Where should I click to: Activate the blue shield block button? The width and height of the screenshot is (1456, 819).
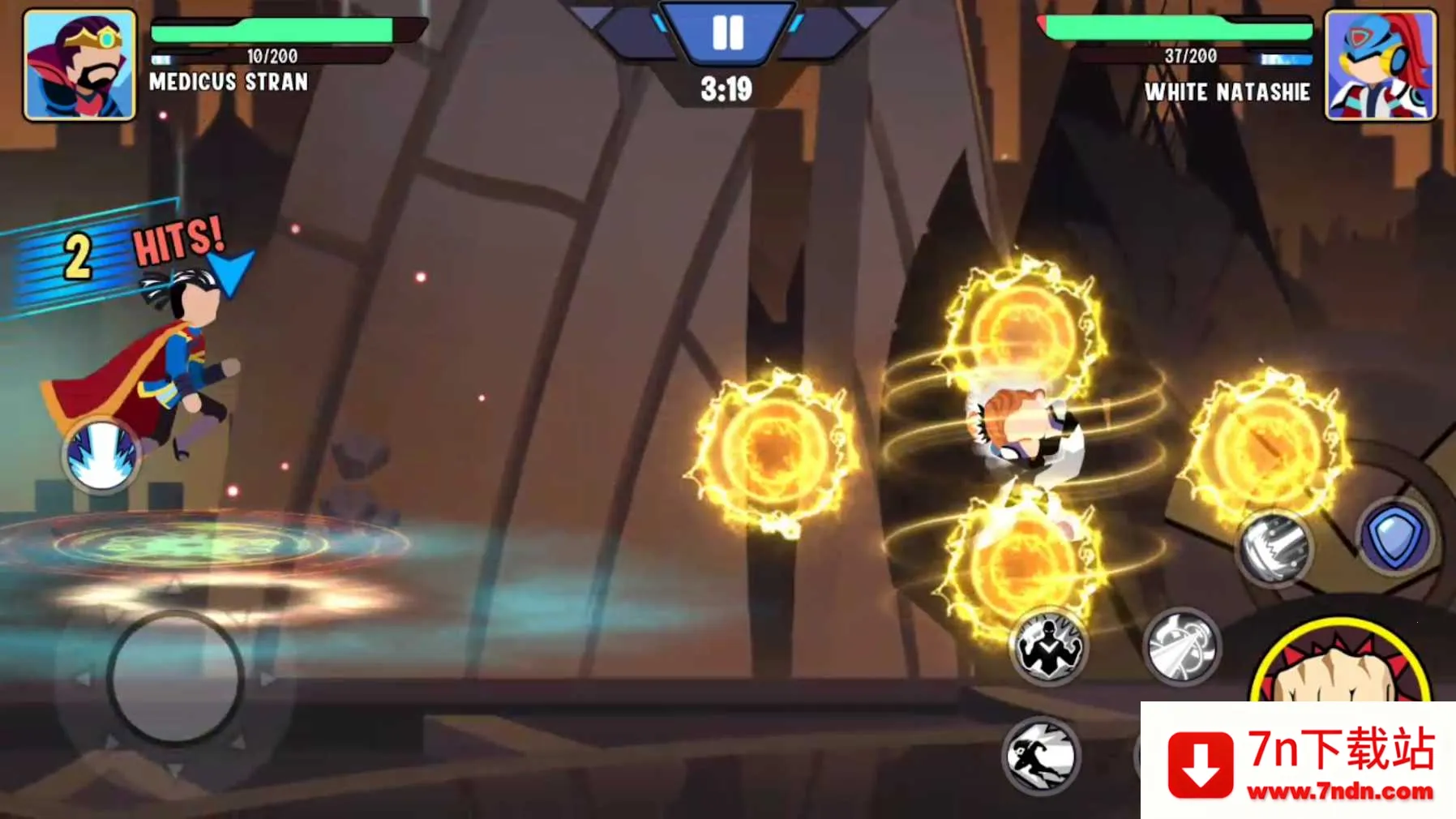pyautogui.click(x=1395, y=537)
